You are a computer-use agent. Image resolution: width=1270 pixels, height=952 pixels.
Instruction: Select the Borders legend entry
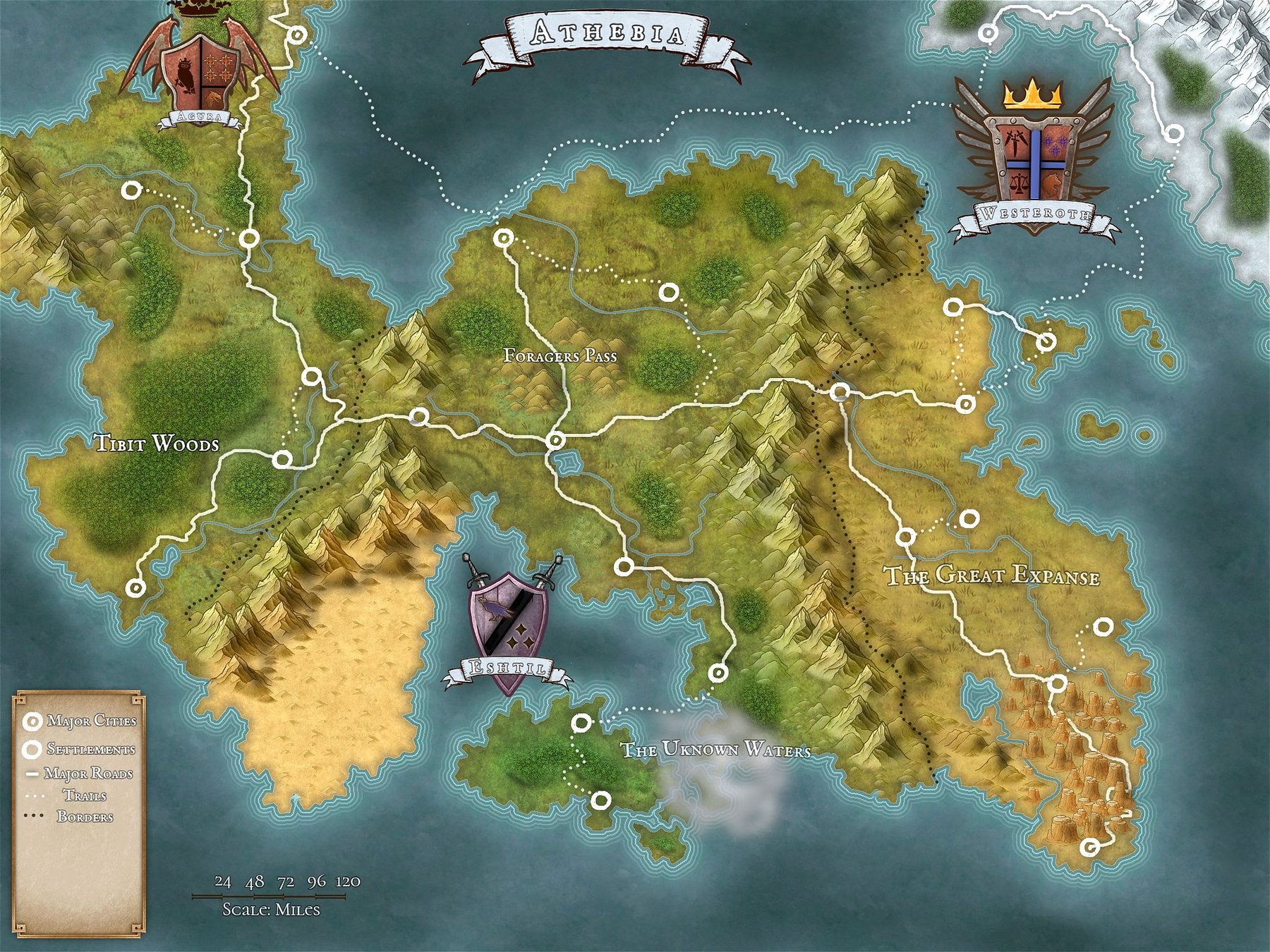79,817
